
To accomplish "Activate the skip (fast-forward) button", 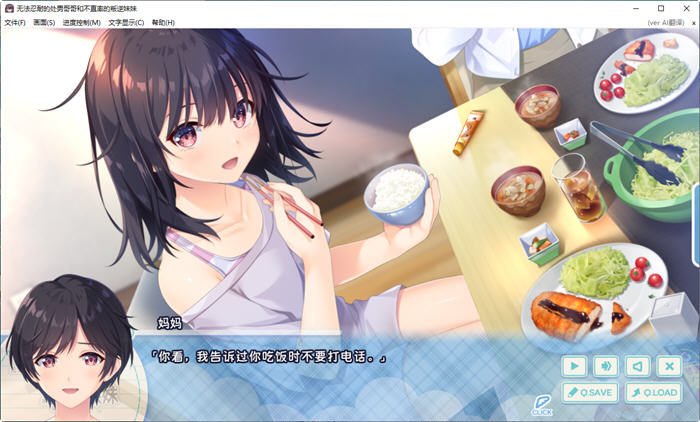I will pos(606,366).
